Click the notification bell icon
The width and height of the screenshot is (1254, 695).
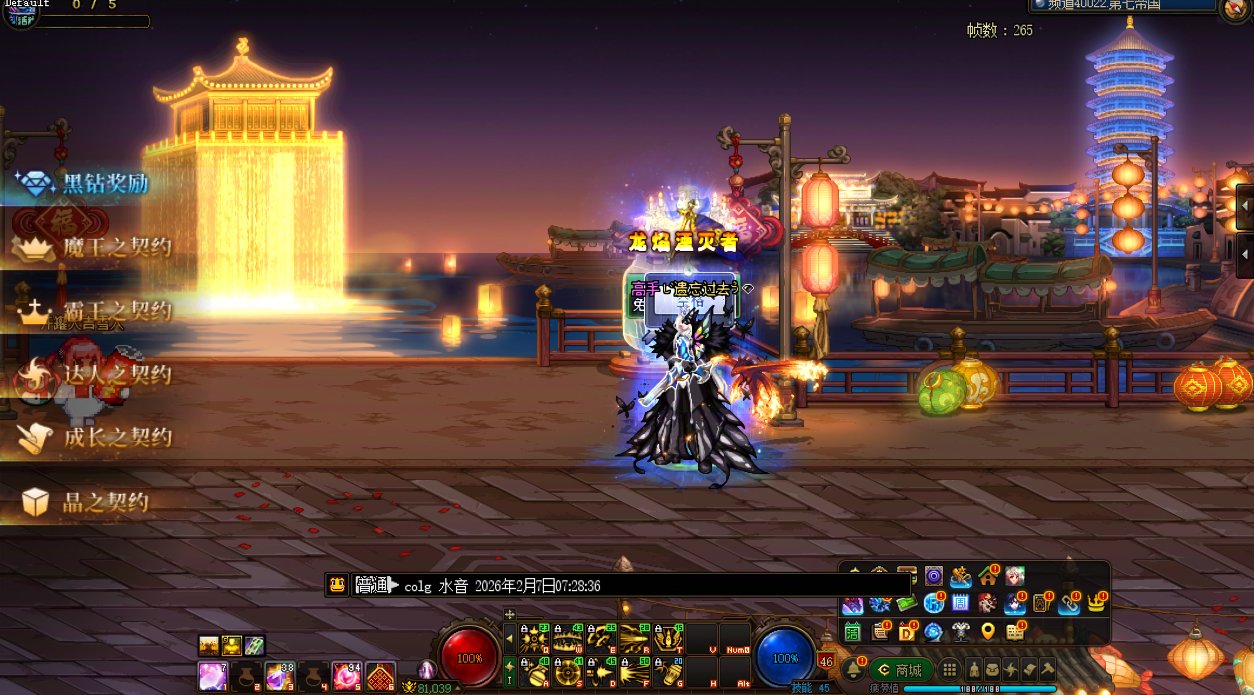853,669
